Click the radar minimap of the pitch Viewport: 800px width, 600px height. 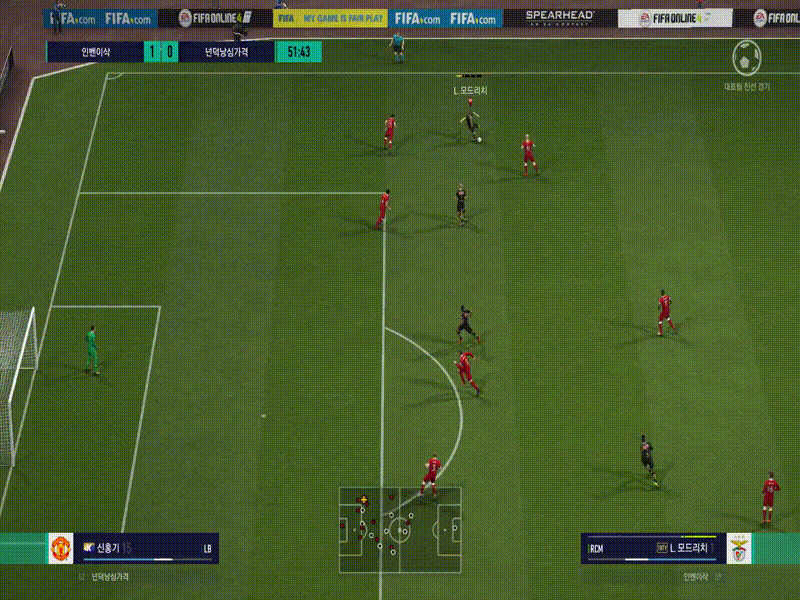coord(400,529)
